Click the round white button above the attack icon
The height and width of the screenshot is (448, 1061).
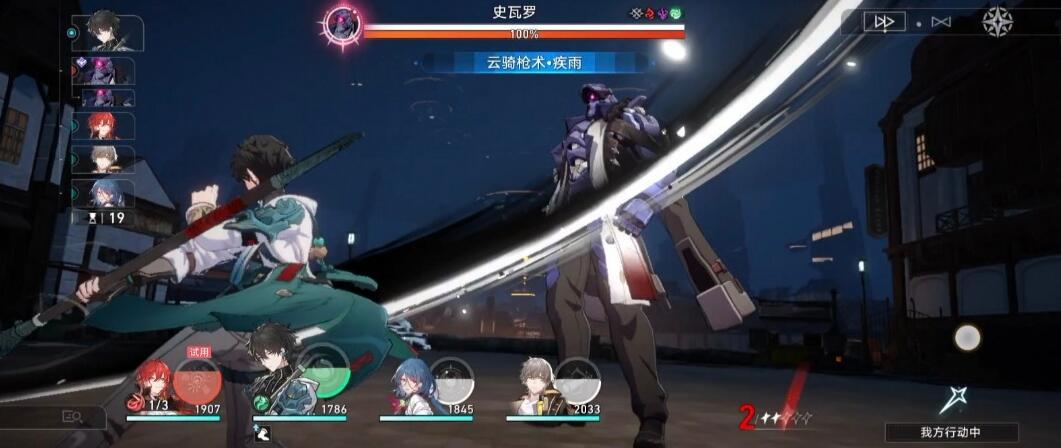click(x=967, y=338)
